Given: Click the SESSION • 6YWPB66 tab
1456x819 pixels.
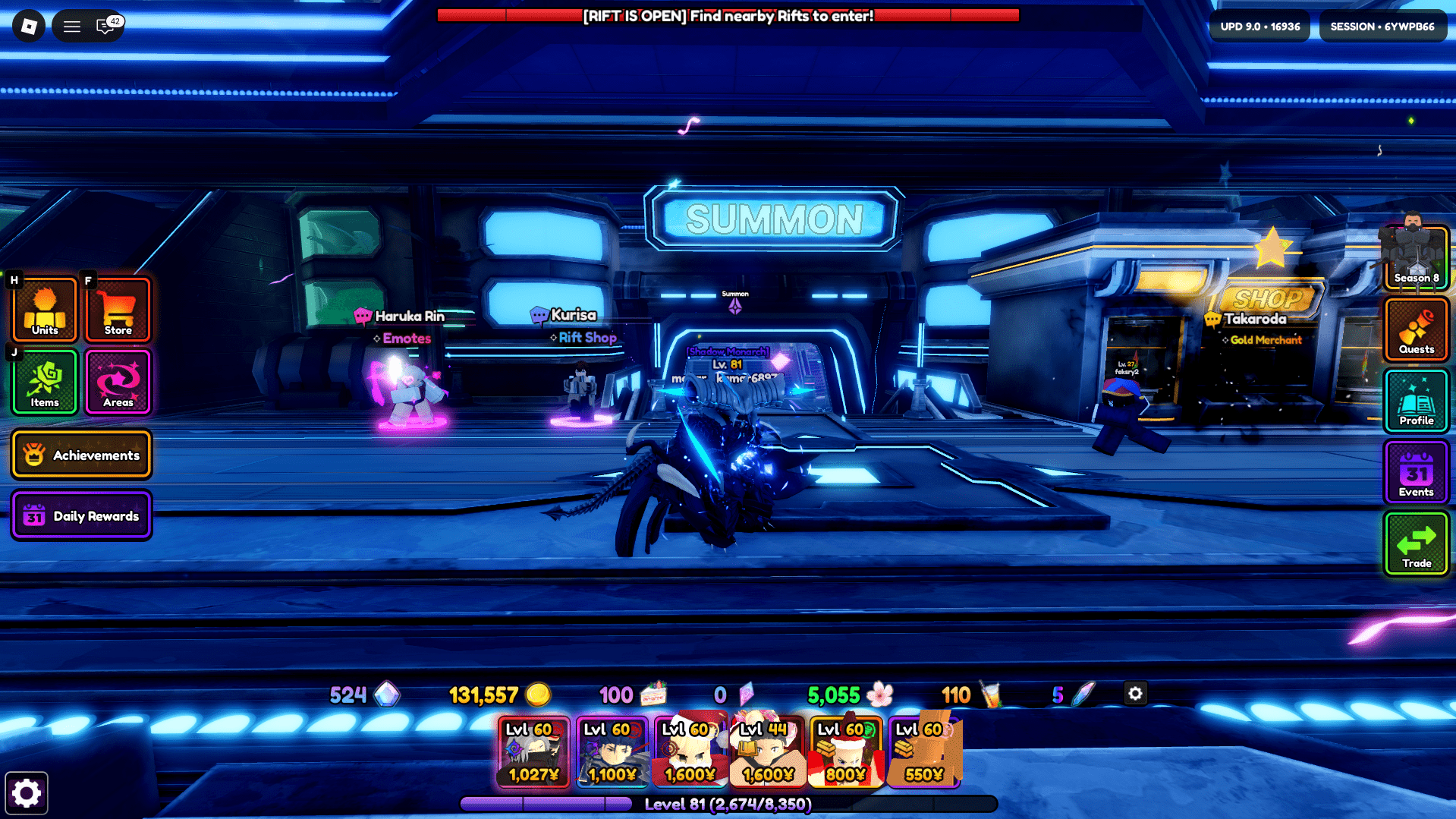Looking at the screenshot, I should point(1382,26).
